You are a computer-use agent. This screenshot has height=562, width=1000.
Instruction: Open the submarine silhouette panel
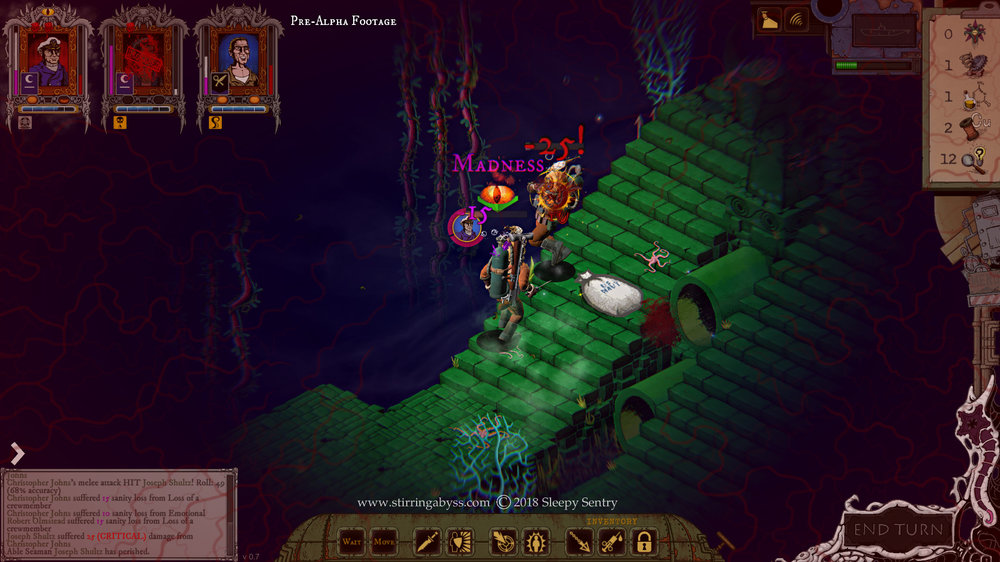click(x=882, y=30)
